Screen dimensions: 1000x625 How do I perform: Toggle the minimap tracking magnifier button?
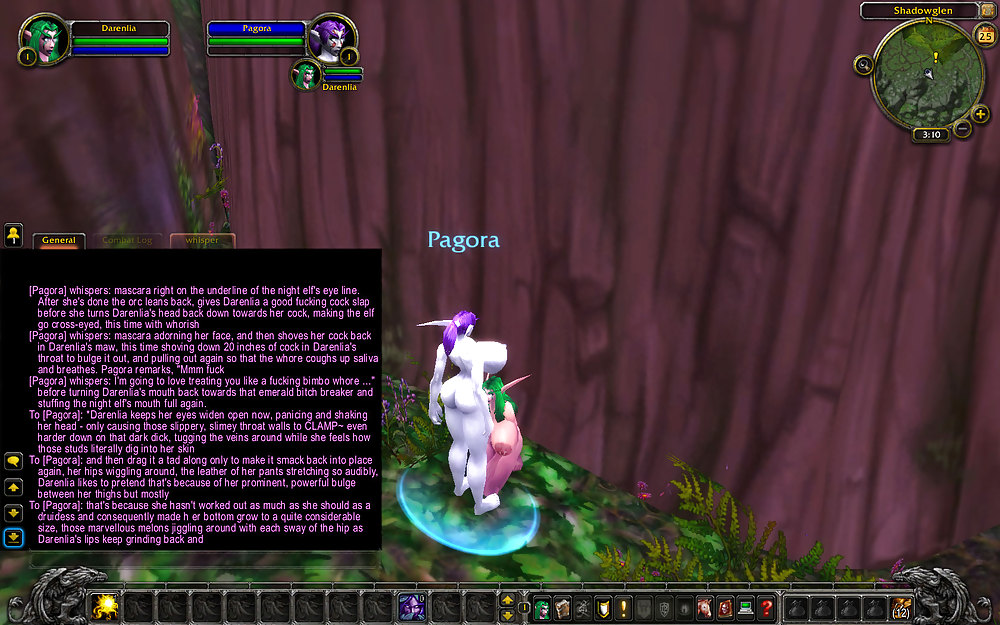click(x=864, y=64)
